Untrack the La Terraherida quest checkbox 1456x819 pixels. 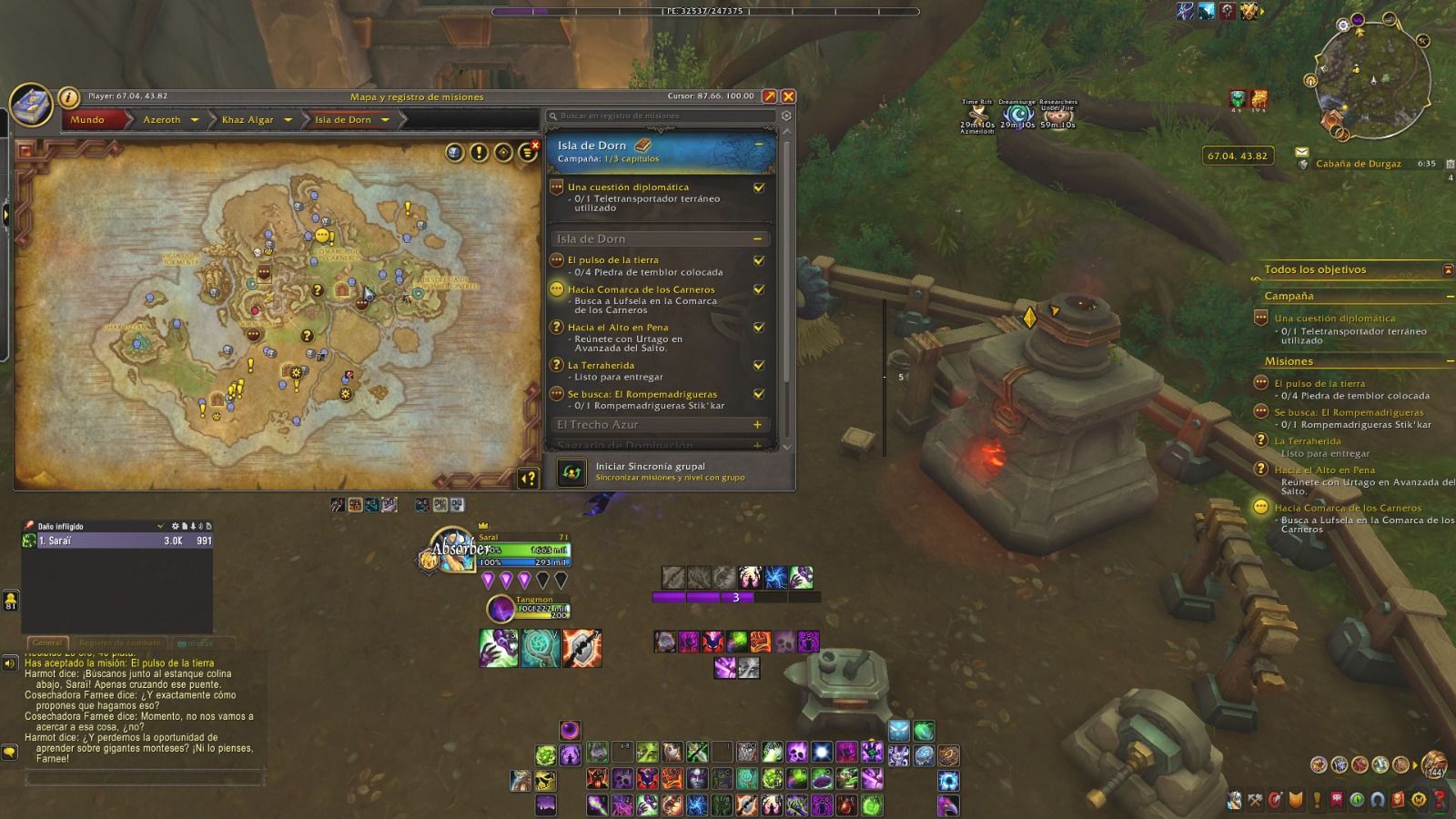tap(759, 366)
